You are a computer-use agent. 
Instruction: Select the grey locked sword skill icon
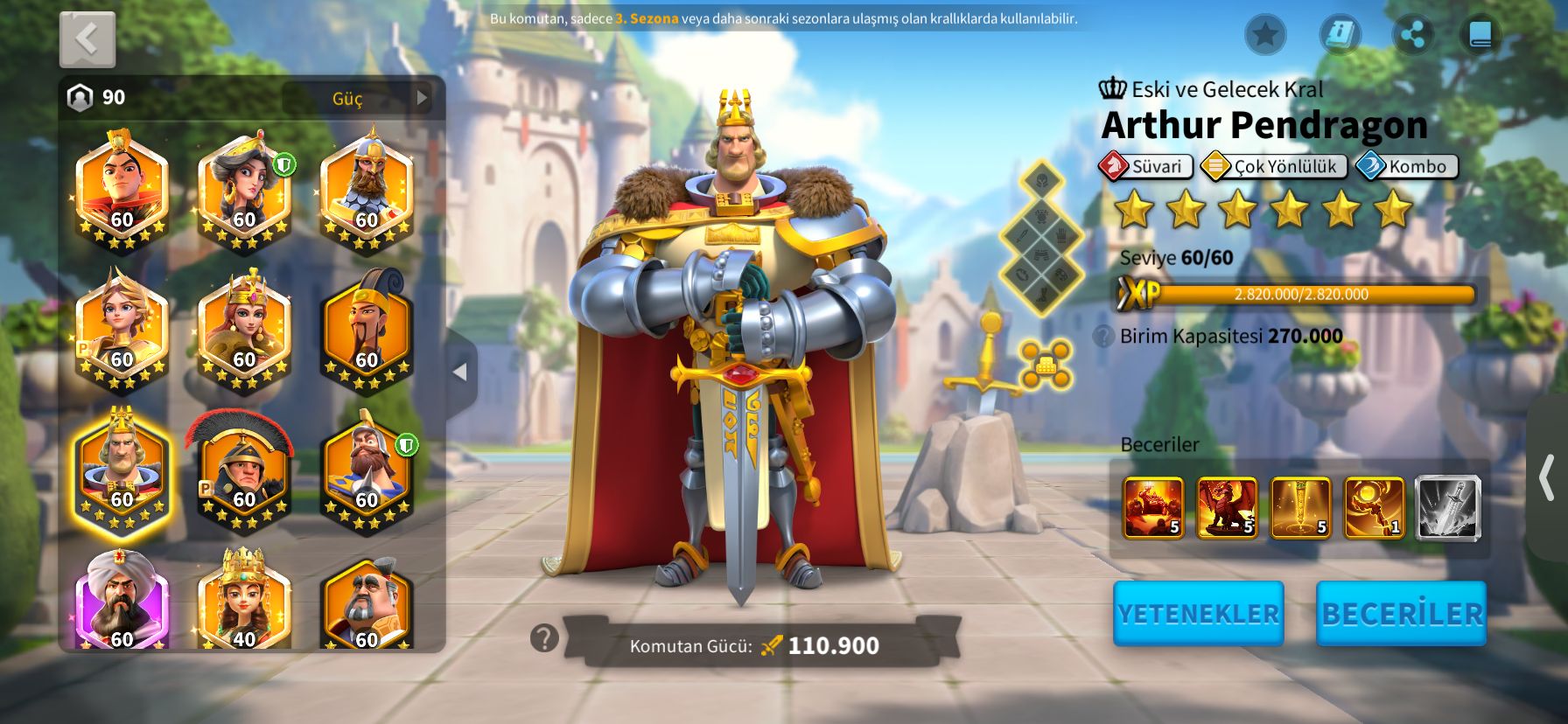1448,507
